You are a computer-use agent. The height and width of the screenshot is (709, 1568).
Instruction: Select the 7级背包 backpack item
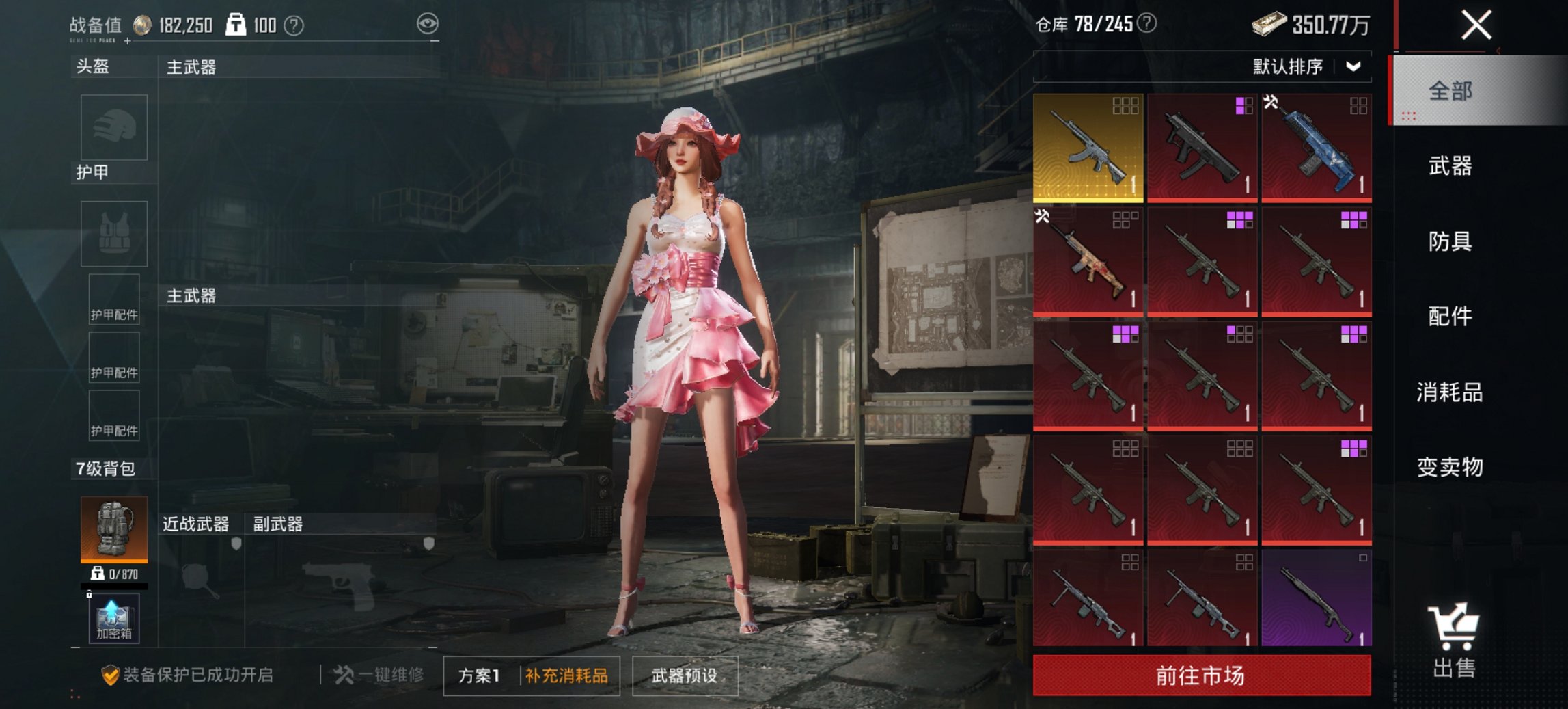[x=115, y=530]
